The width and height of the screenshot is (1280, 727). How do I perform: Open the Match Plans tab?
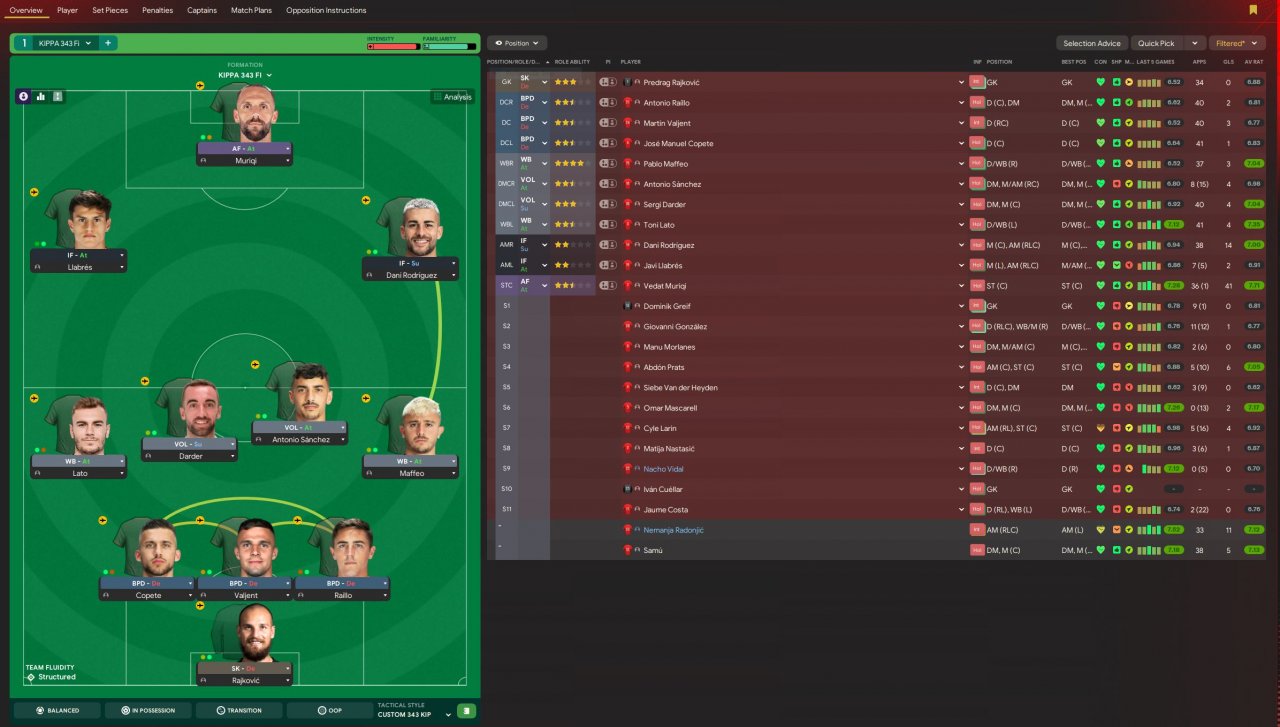coord(251,10)
